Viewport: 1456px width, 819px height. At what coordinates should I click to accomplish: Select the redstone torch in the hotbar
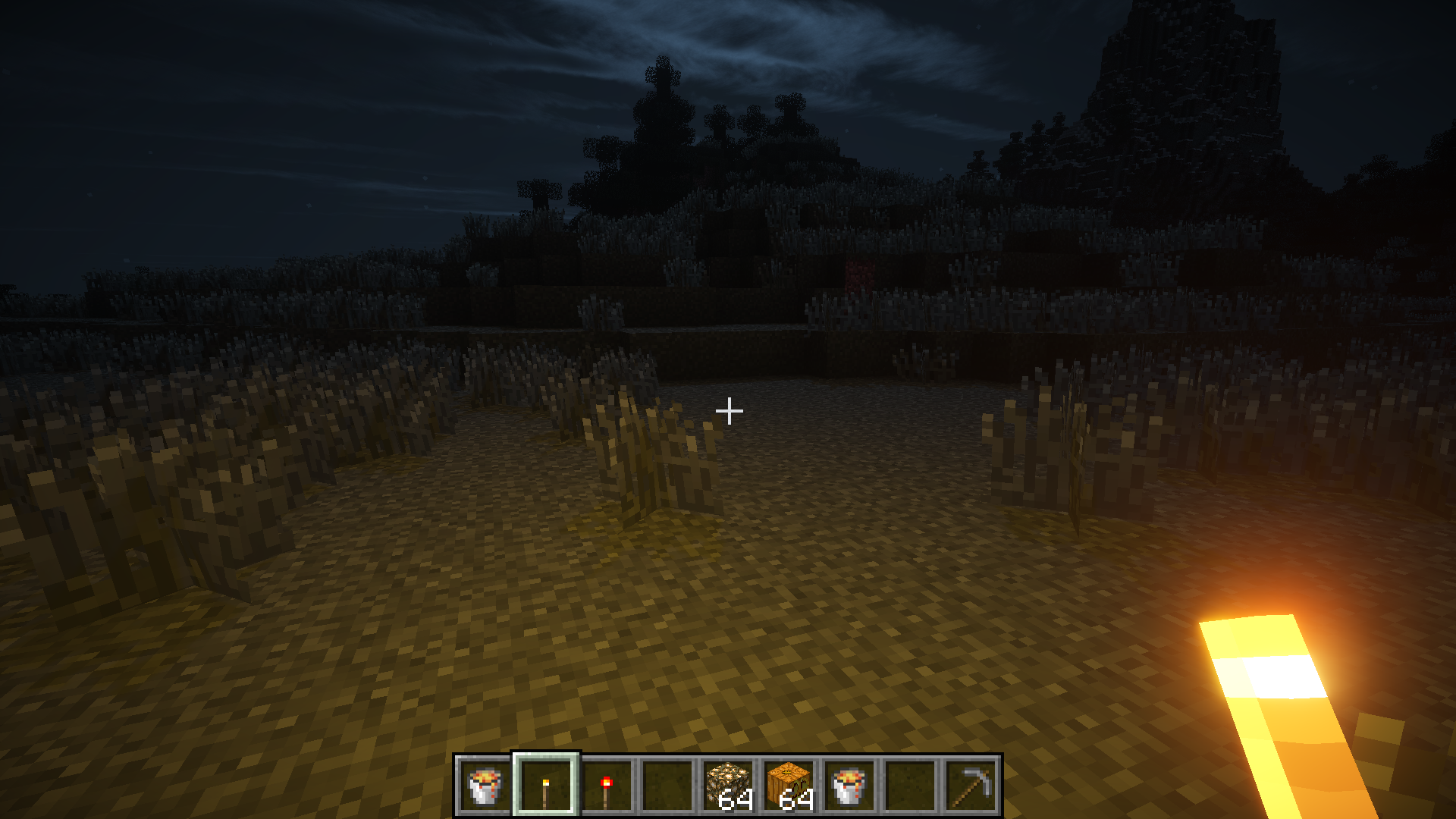[x=607, y=788]
